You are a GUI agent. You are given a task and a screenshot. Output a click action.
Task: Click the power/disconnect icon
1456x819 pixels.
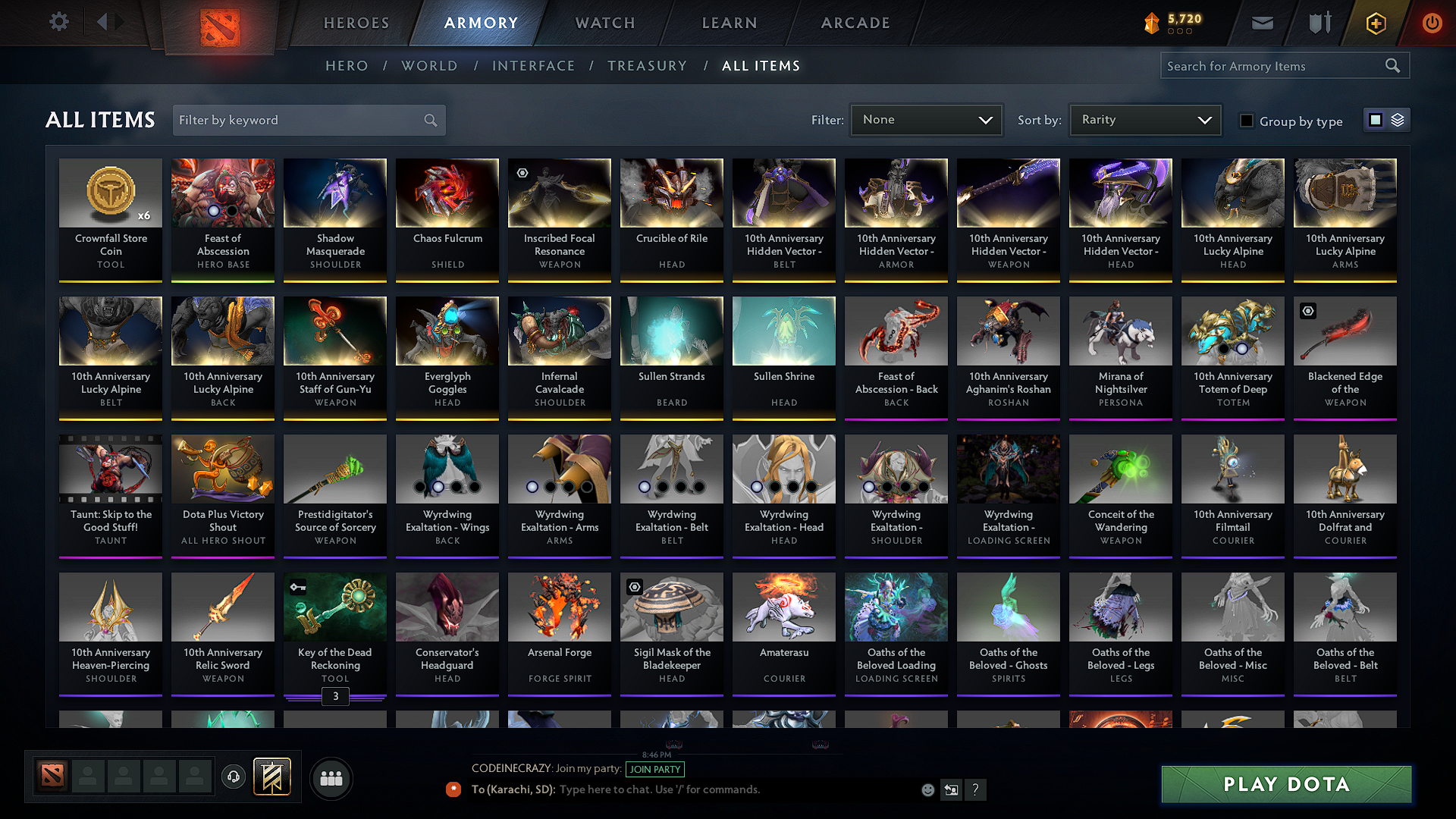click(1432, 23)
